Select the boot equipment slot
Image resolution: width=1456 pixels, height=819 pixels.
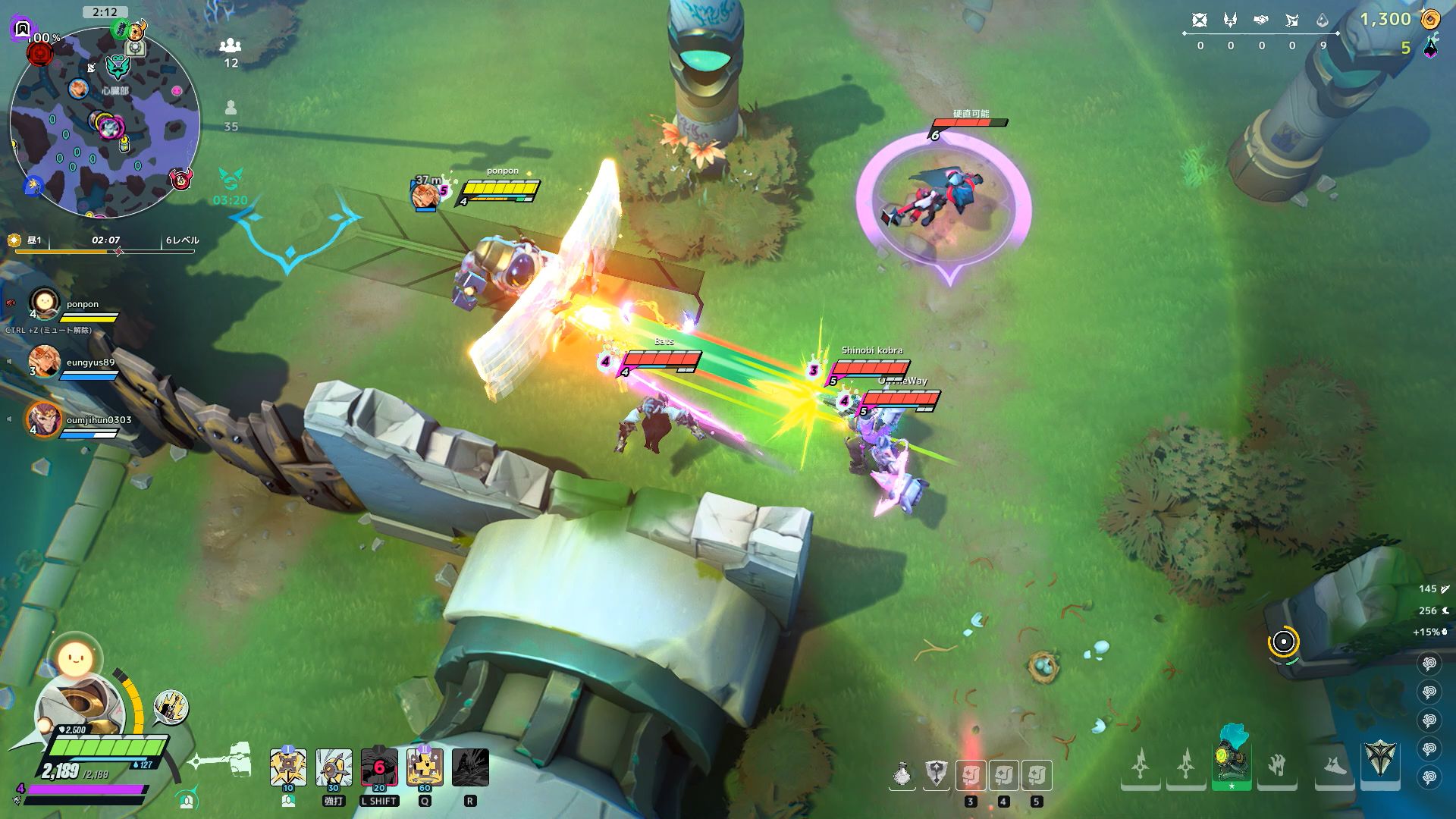[x=1334, y=767]
